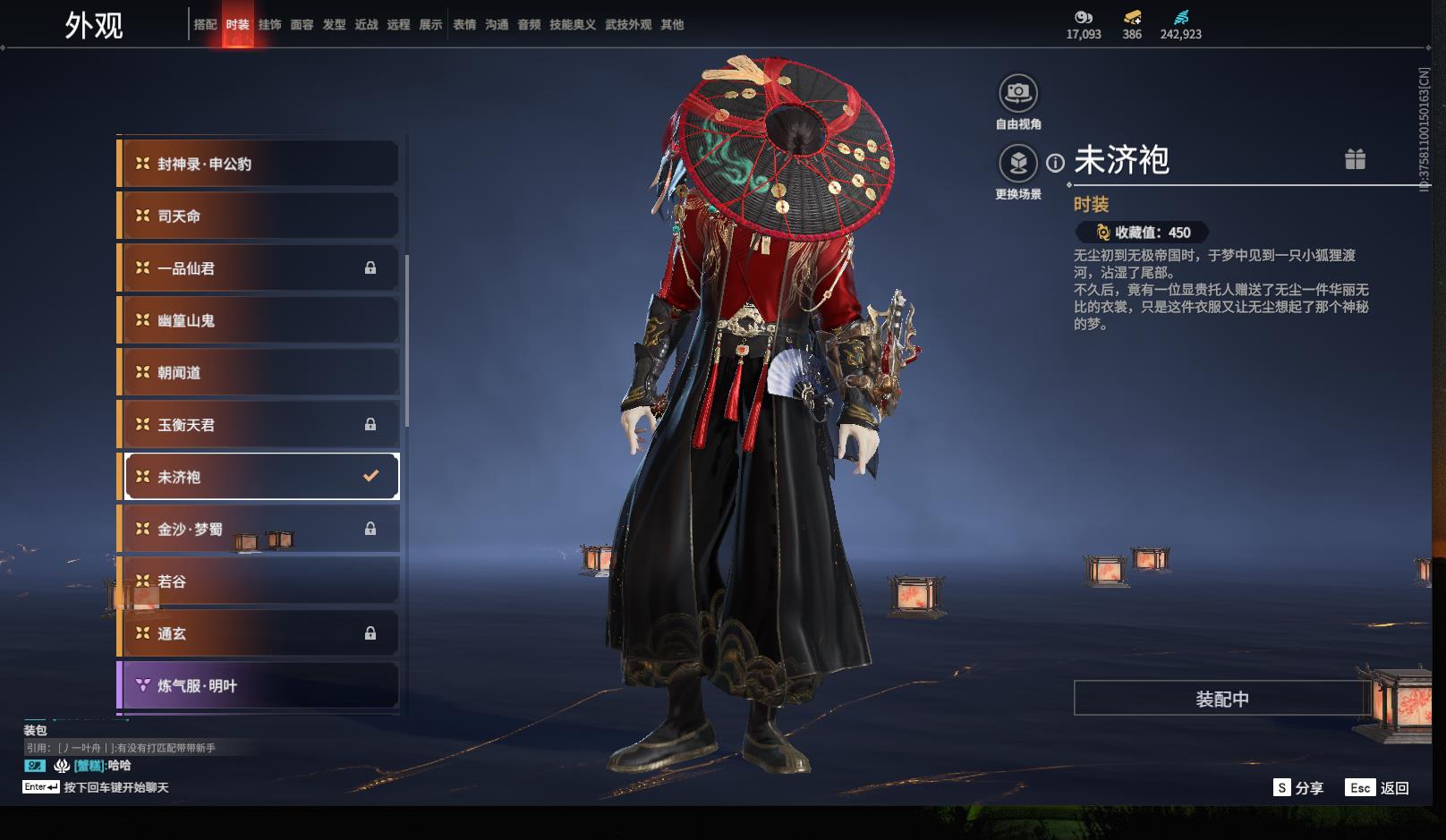Choose the 幽篁山鬼 outfit
This screenshot has height=840, width=1446.
click(x=259, y=320)
